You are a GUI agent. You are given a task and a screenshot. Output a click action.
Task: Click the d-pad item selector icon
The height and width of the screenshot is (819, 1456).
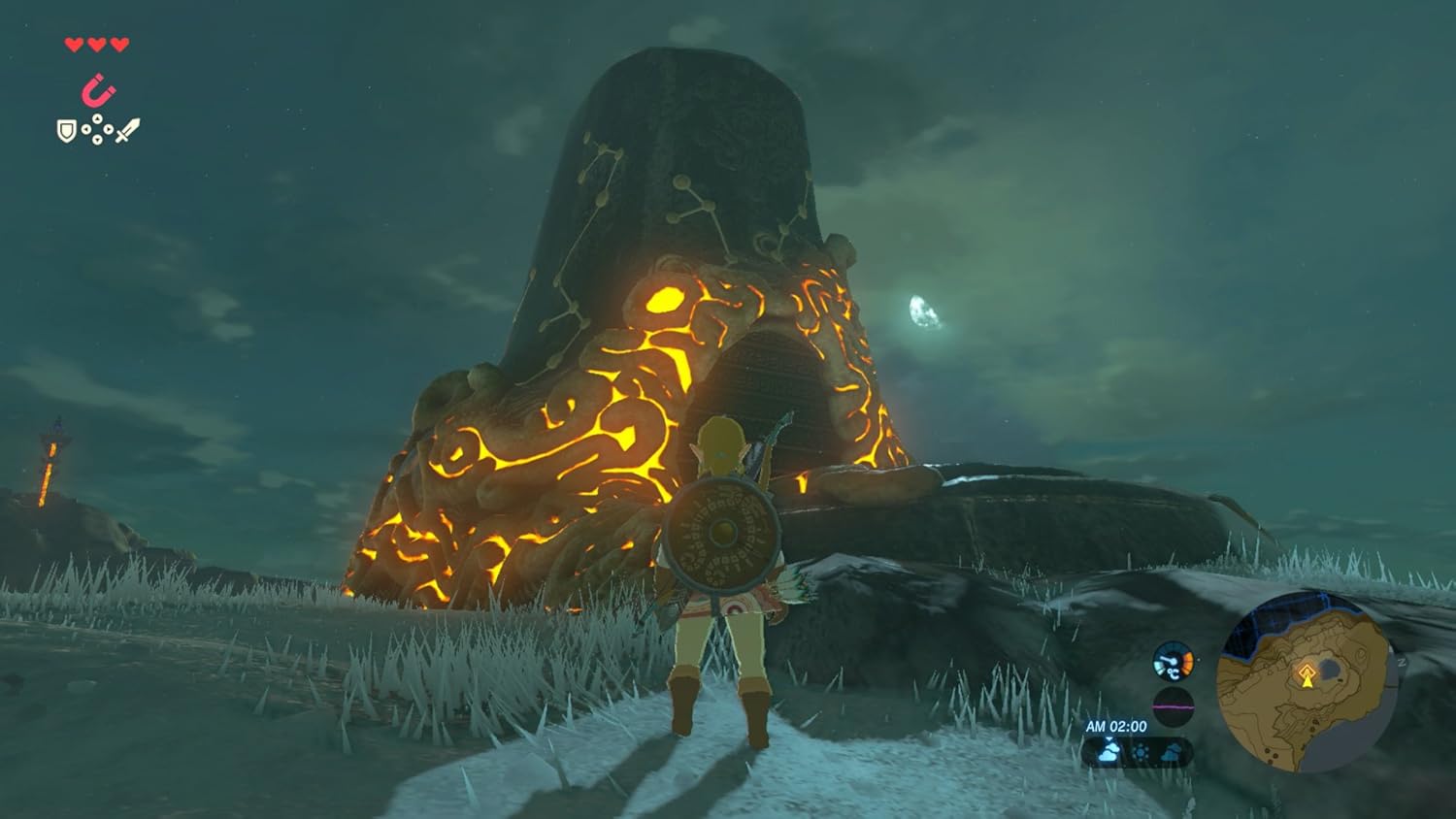pos(97,129)
